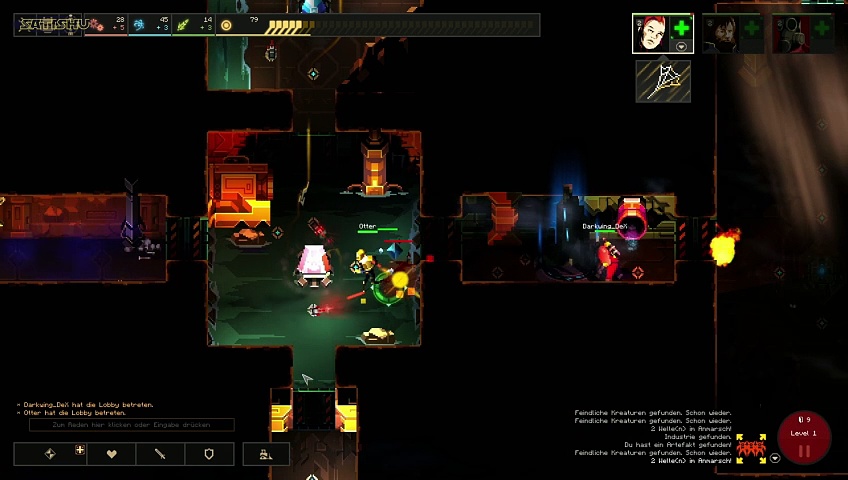Heal the red-haired hero with green cross
The width and height of the screenshot is (848, 480).
point(681,29)
